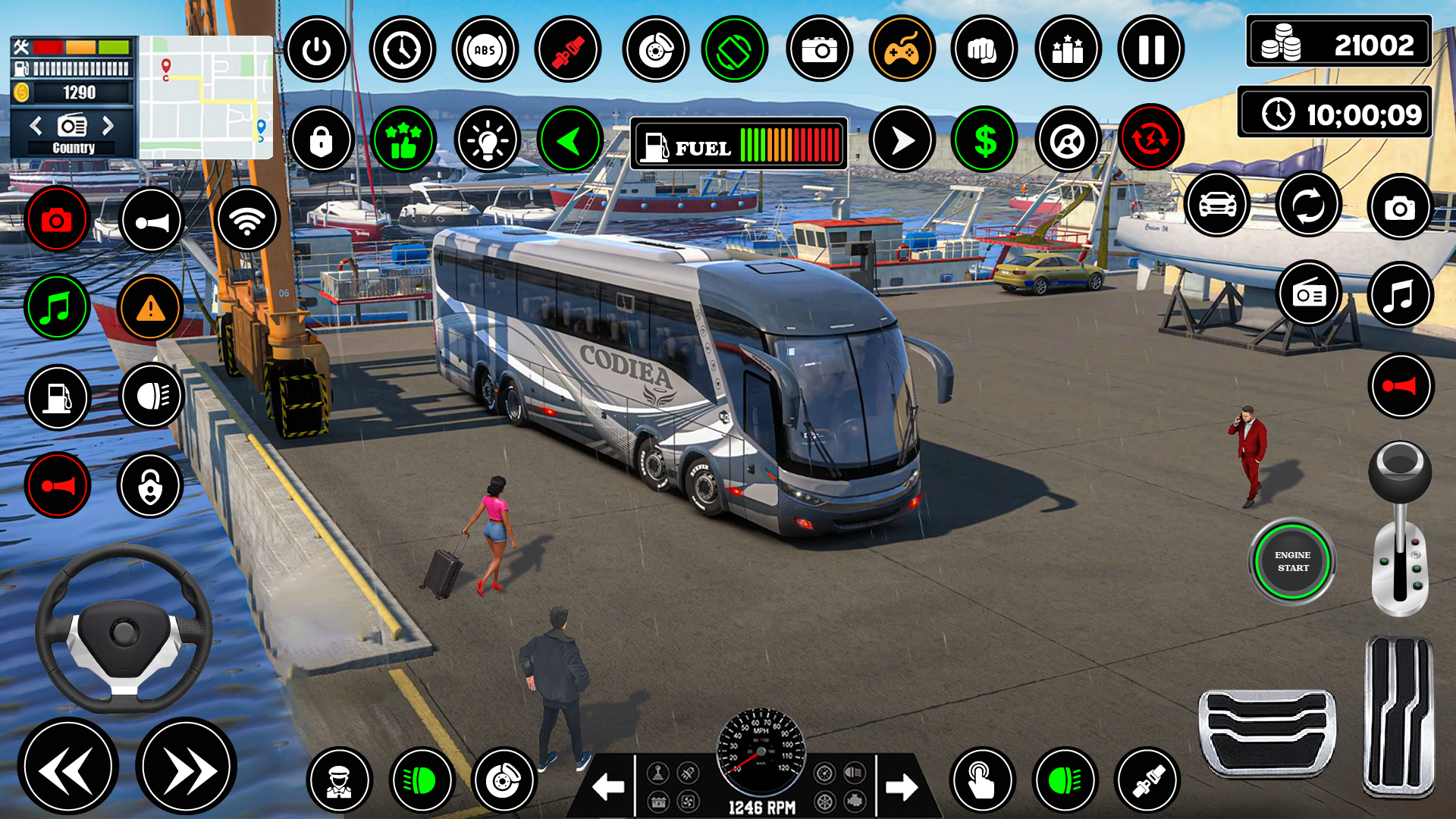Select the green dollar sign button

(x=984, y=140)
